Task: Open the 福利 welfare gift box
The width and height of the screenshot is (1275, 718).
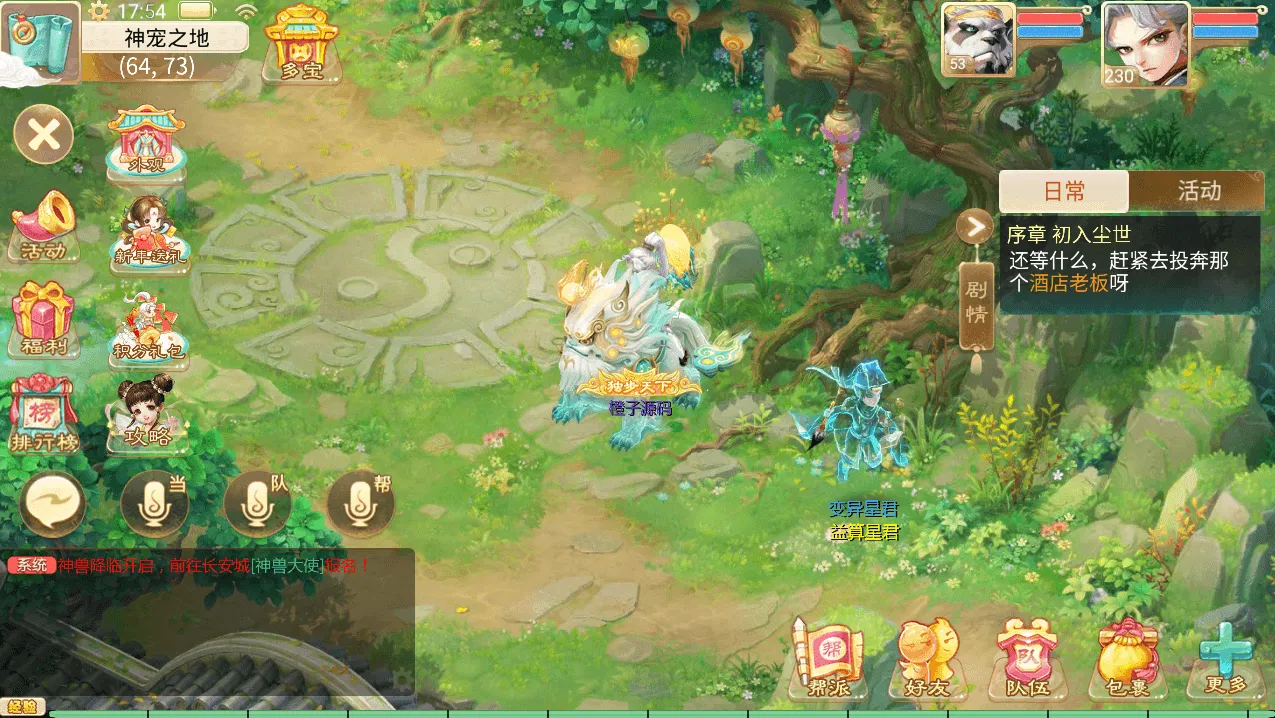Action: [x=43, y=319]
